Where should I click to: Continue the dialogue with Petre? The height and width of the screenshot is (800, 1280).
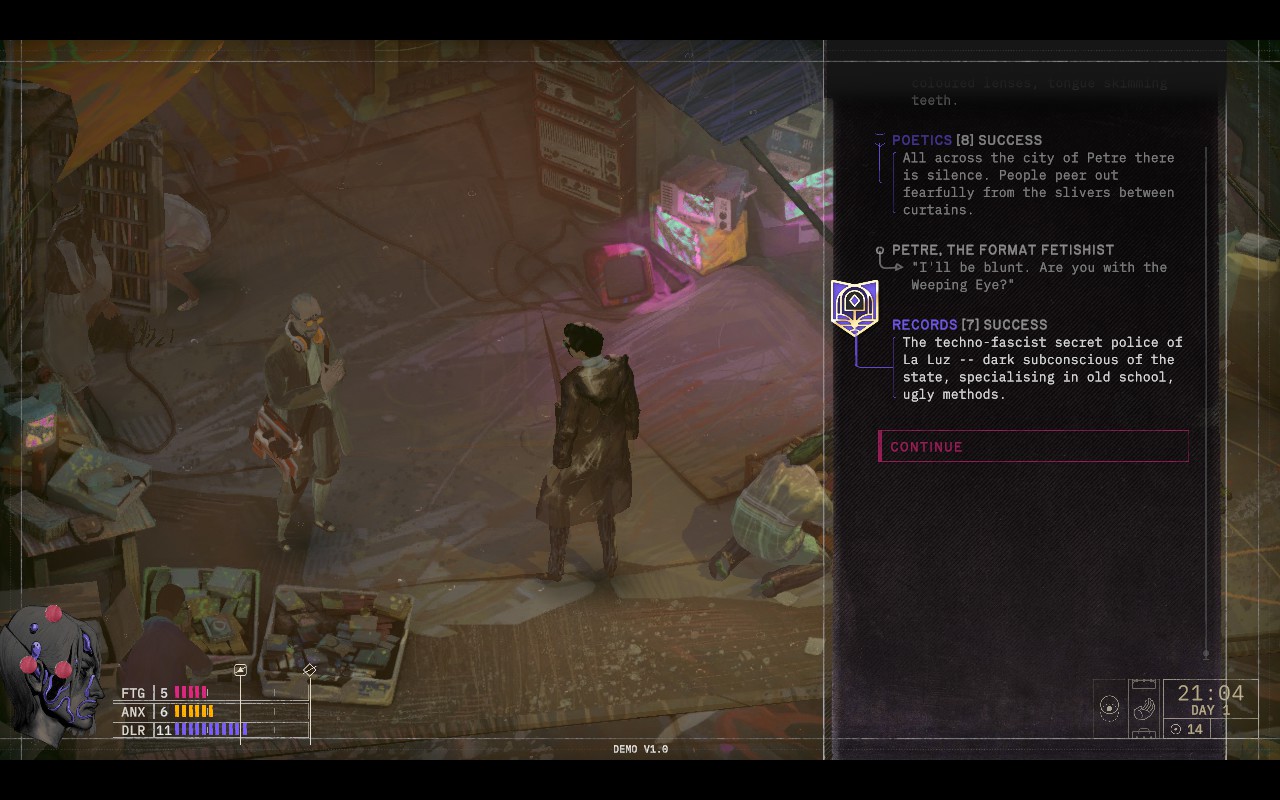[x=1033, y=446]
